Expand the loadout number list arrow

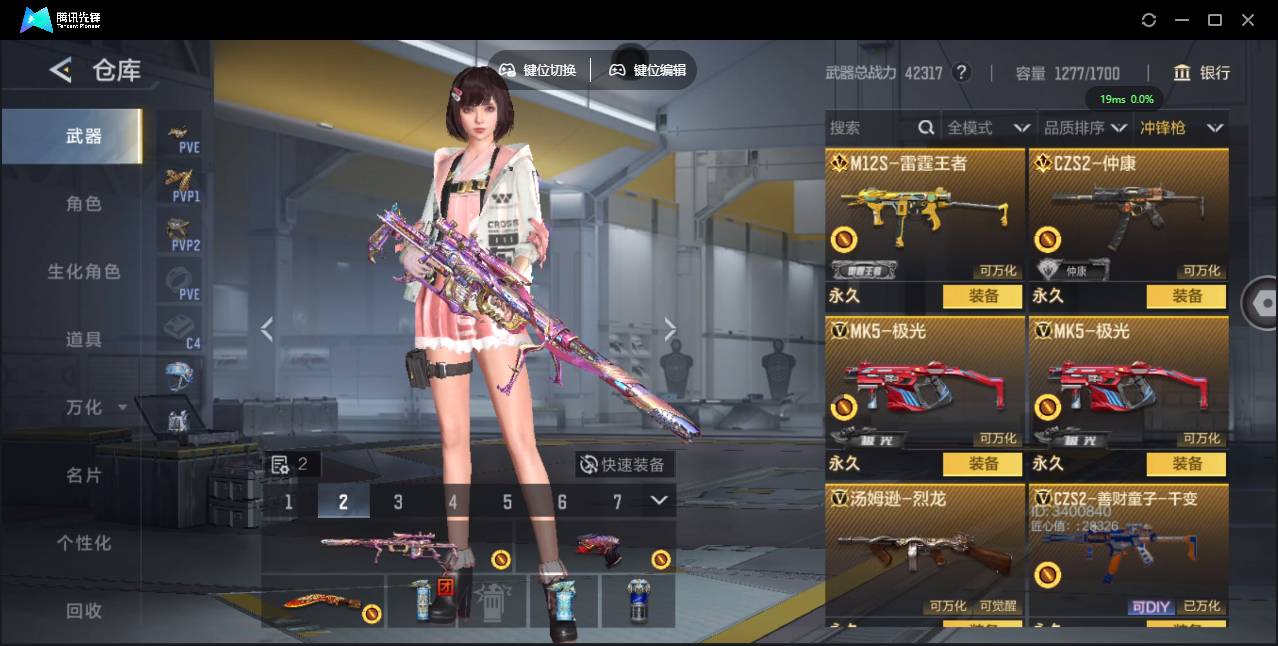659,501
